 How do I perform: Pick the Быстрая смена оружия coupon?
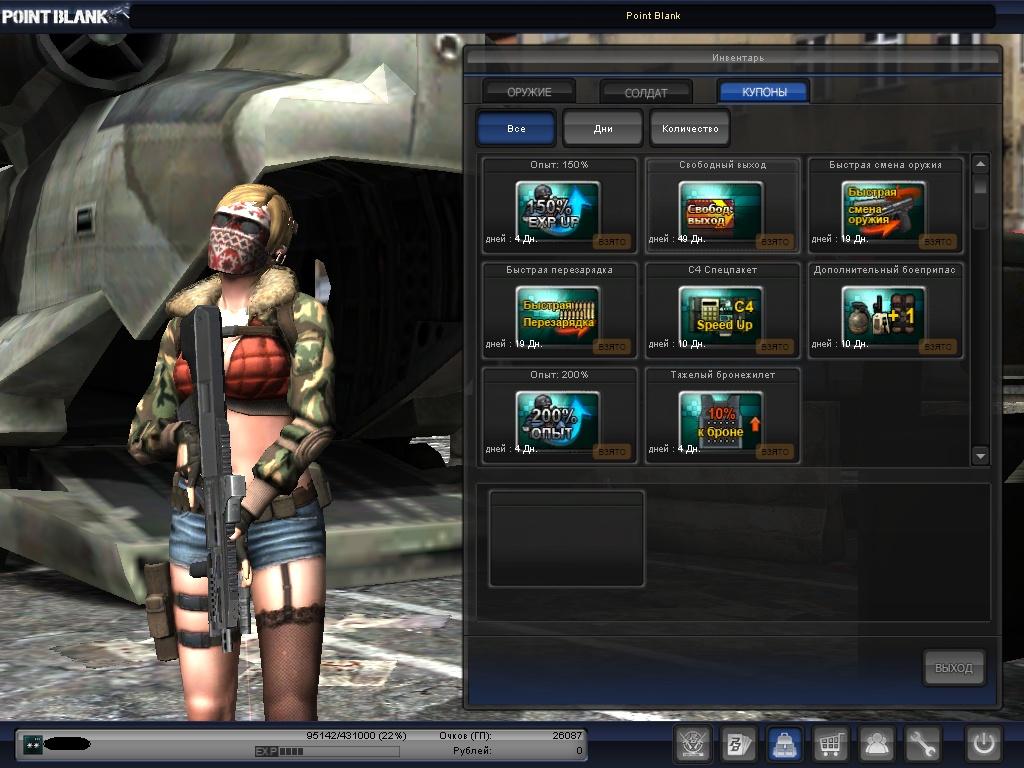[x=884, y=208]
